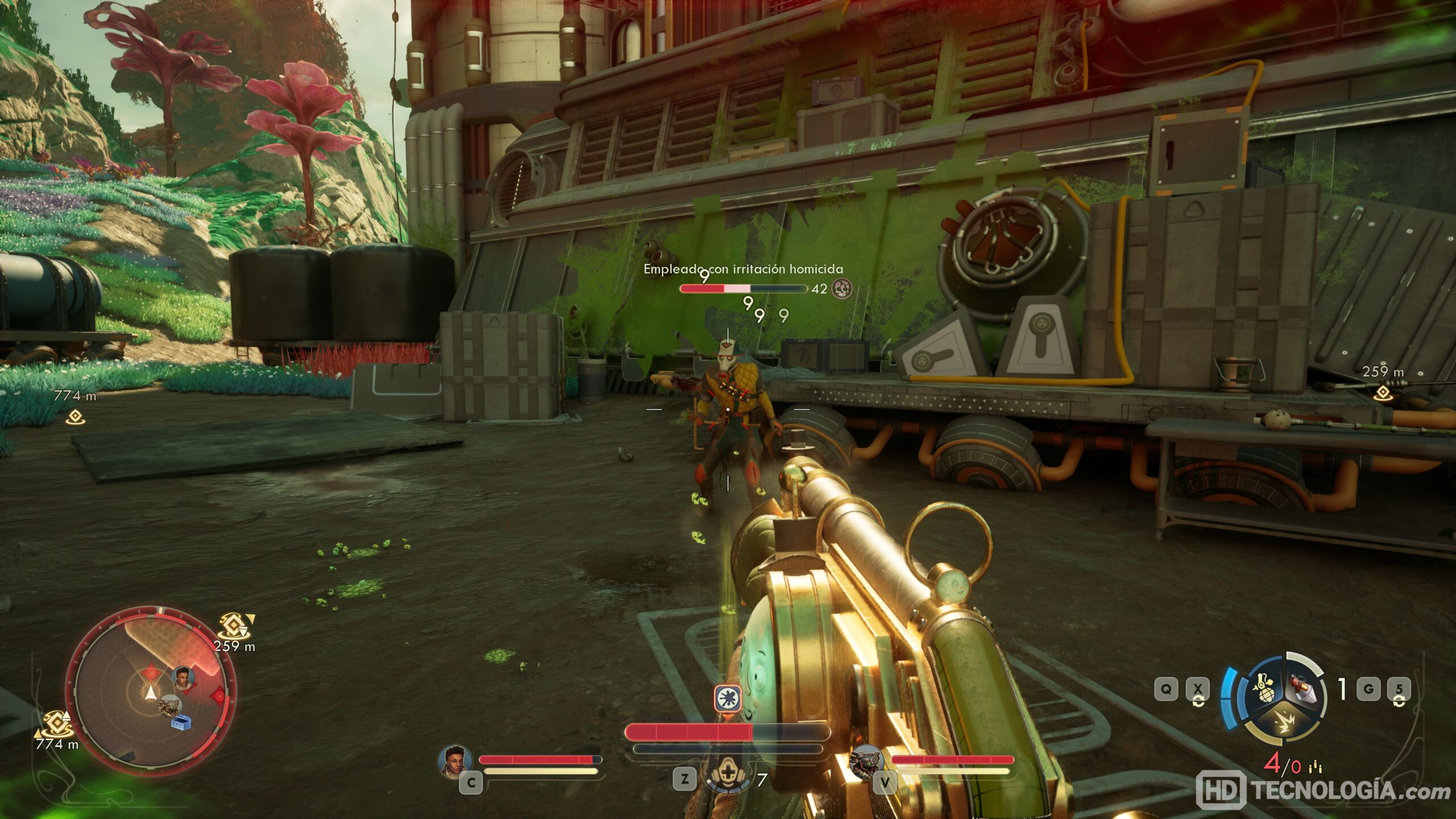
Task: Open the circular minimap
Action: tap(150, 692)
